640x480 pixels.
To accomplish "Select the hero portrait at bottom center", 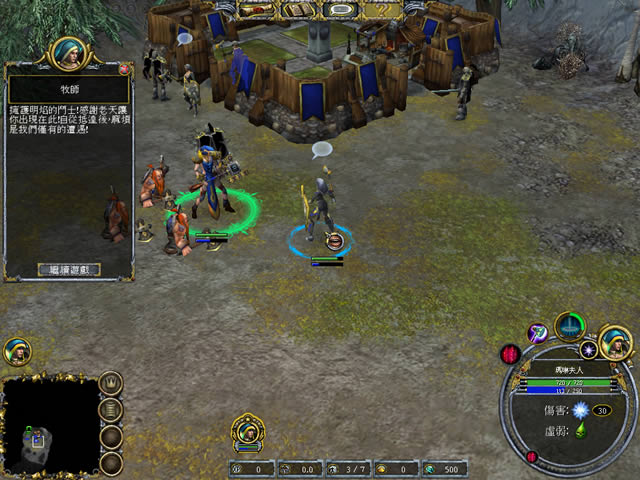I will pyautogui.click(x=247, y=432).
